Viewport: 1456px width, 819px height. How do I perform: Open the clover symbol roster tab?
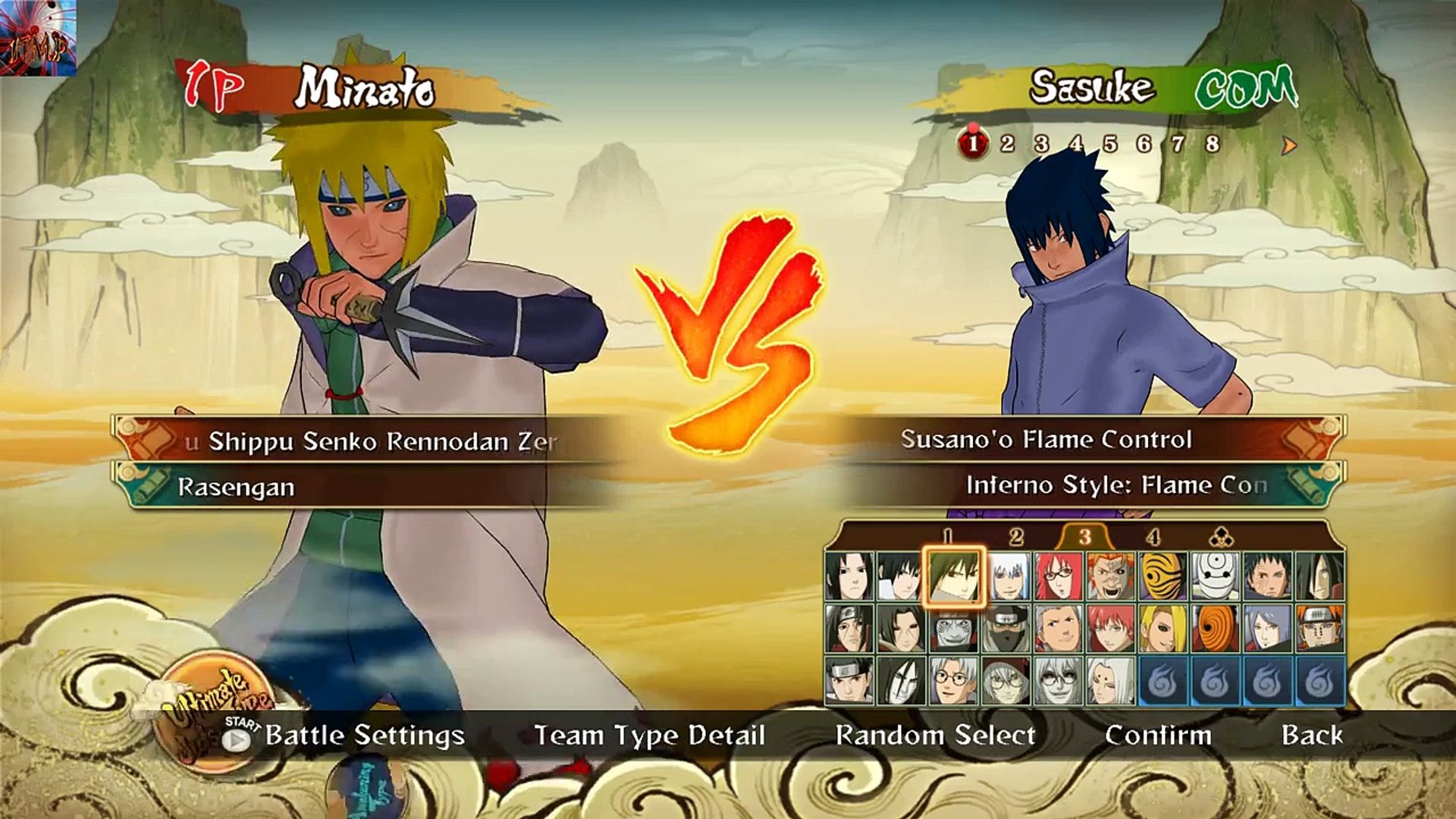pyautogui.click(x=1221, y=538)
